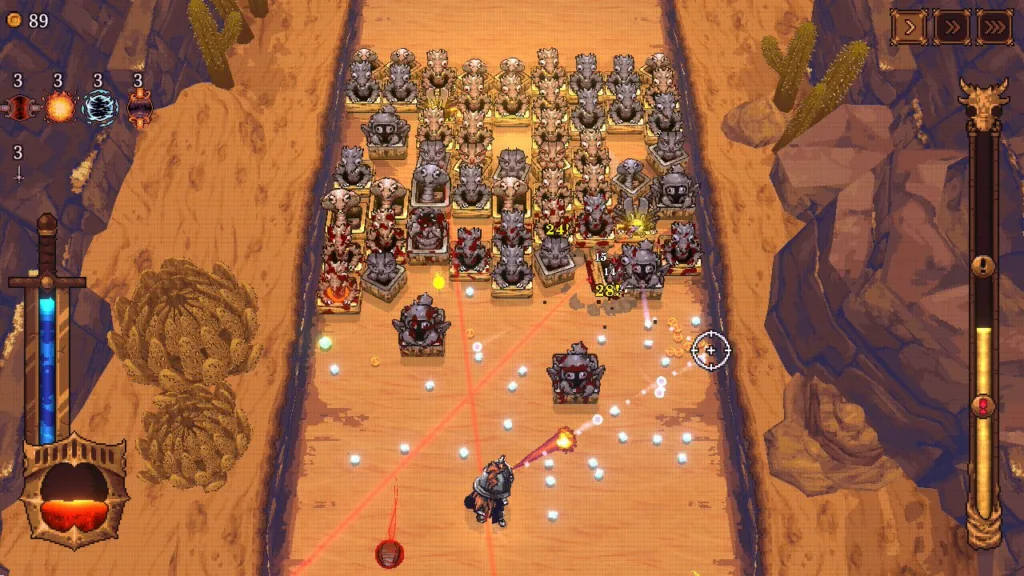This screenshot has width=1024, height=576.
Task: Select the orange urn-shaped ball icon
Action: (139, 106)
